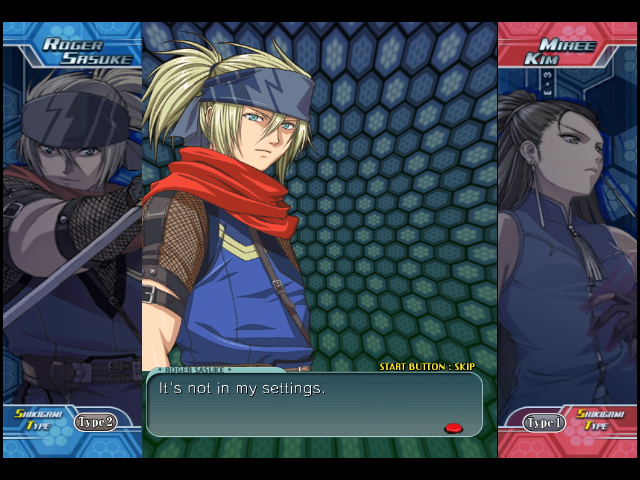
Task: Choose the Type1 Shikigami badge
Action: point(545,422)
